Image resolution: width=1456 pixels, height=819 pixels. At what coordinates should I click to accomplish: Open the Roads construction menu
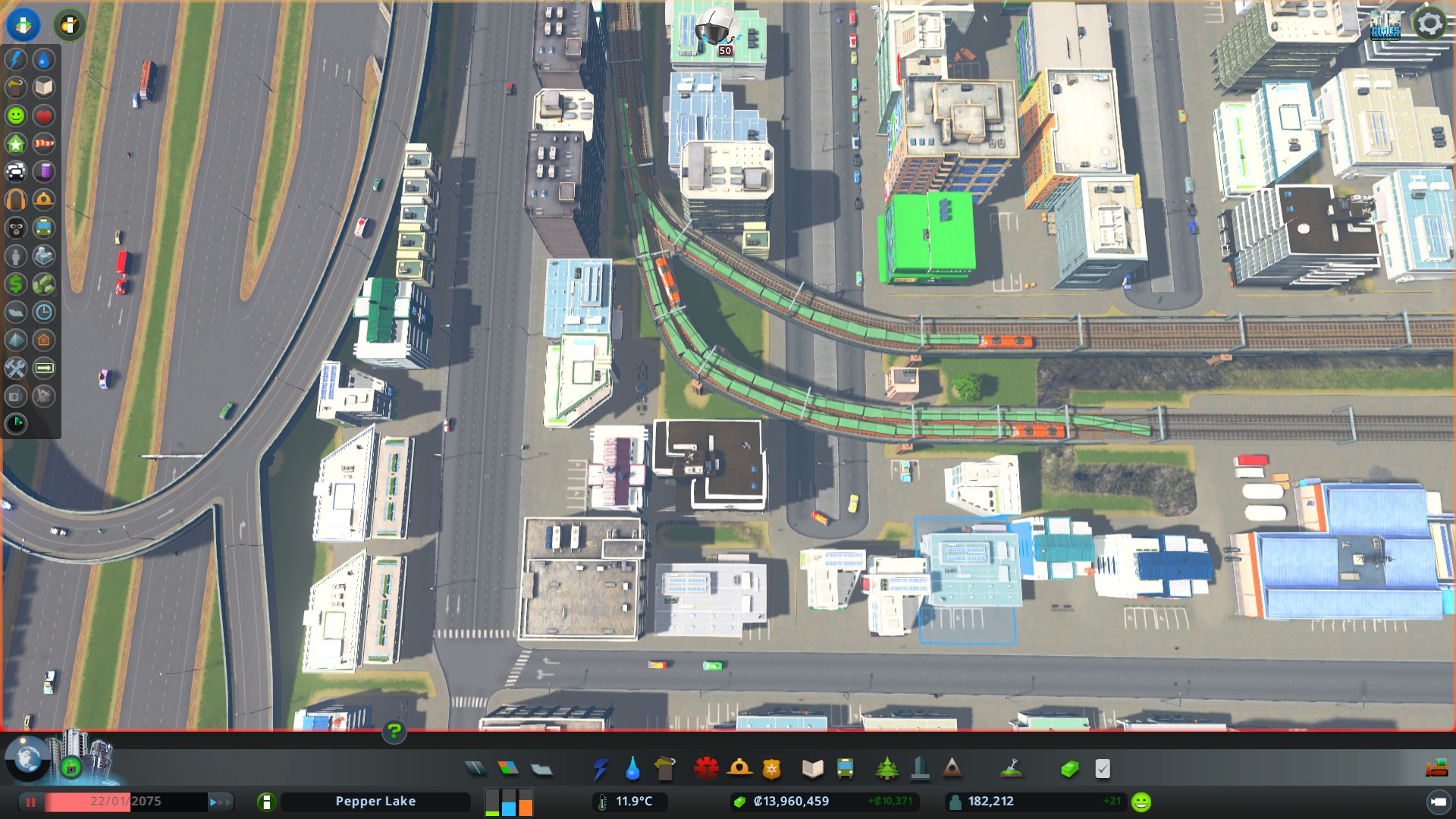tap(475, 768)
